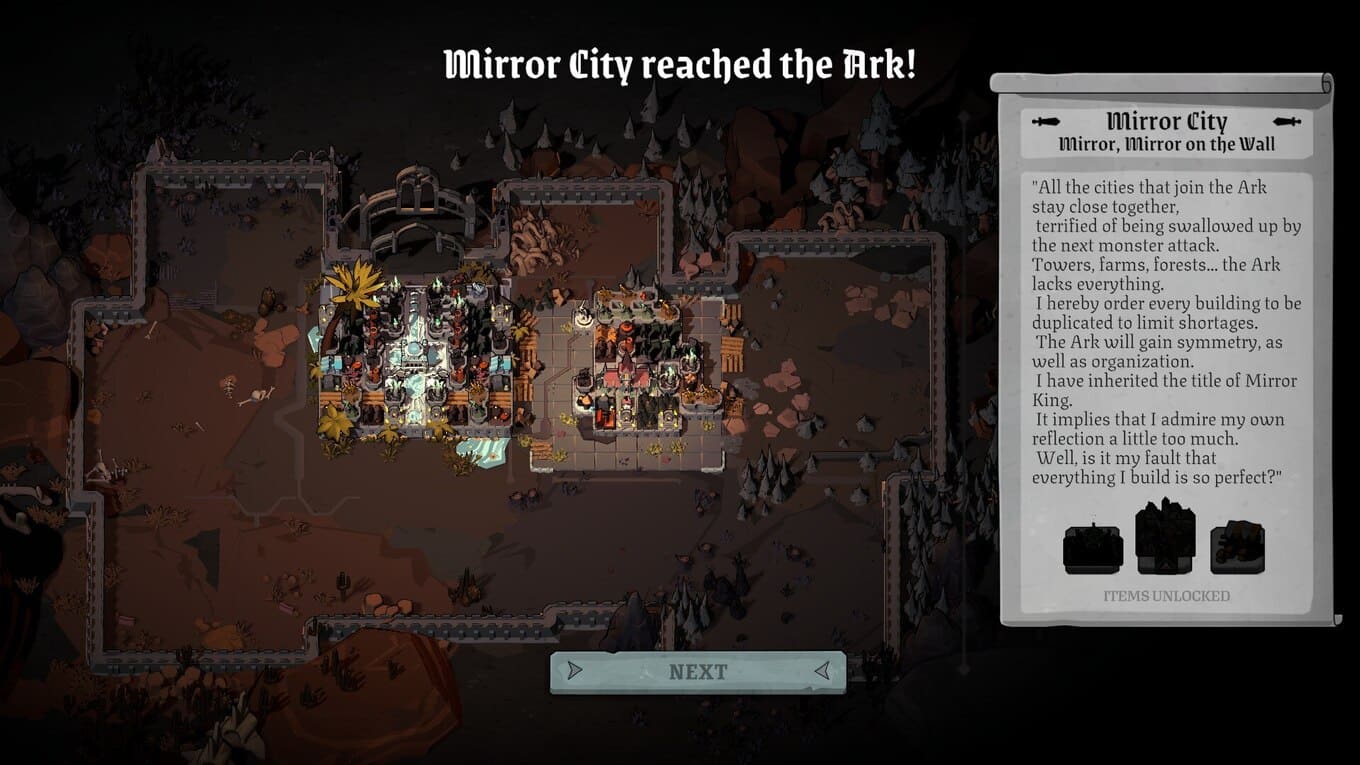Inspect the tall spired unlocked building tile
This screenshot has width=1360, height=765.
[1165, 536]
